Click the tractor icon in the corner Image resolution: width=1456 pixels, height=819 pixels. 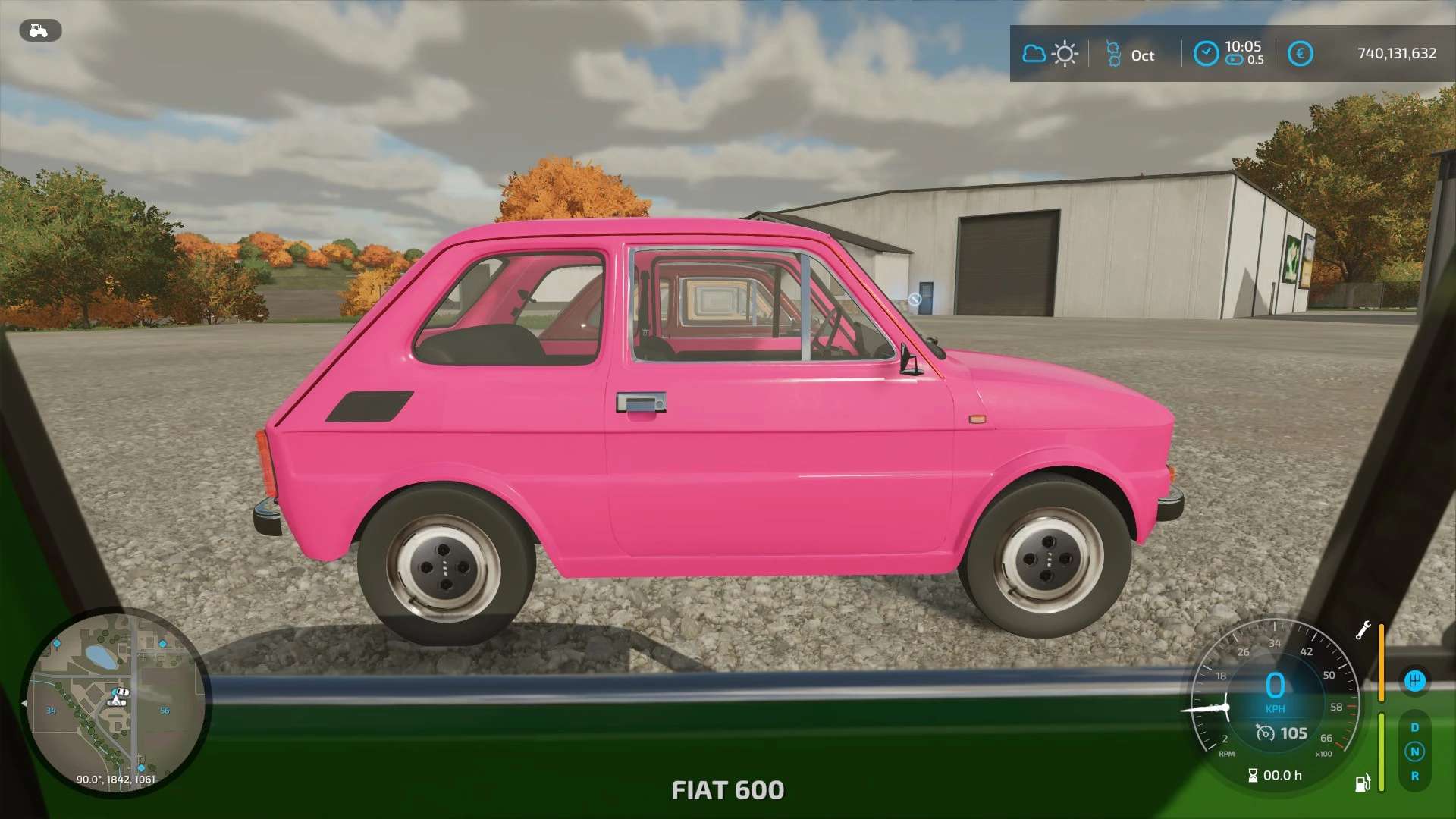(39, 30)
